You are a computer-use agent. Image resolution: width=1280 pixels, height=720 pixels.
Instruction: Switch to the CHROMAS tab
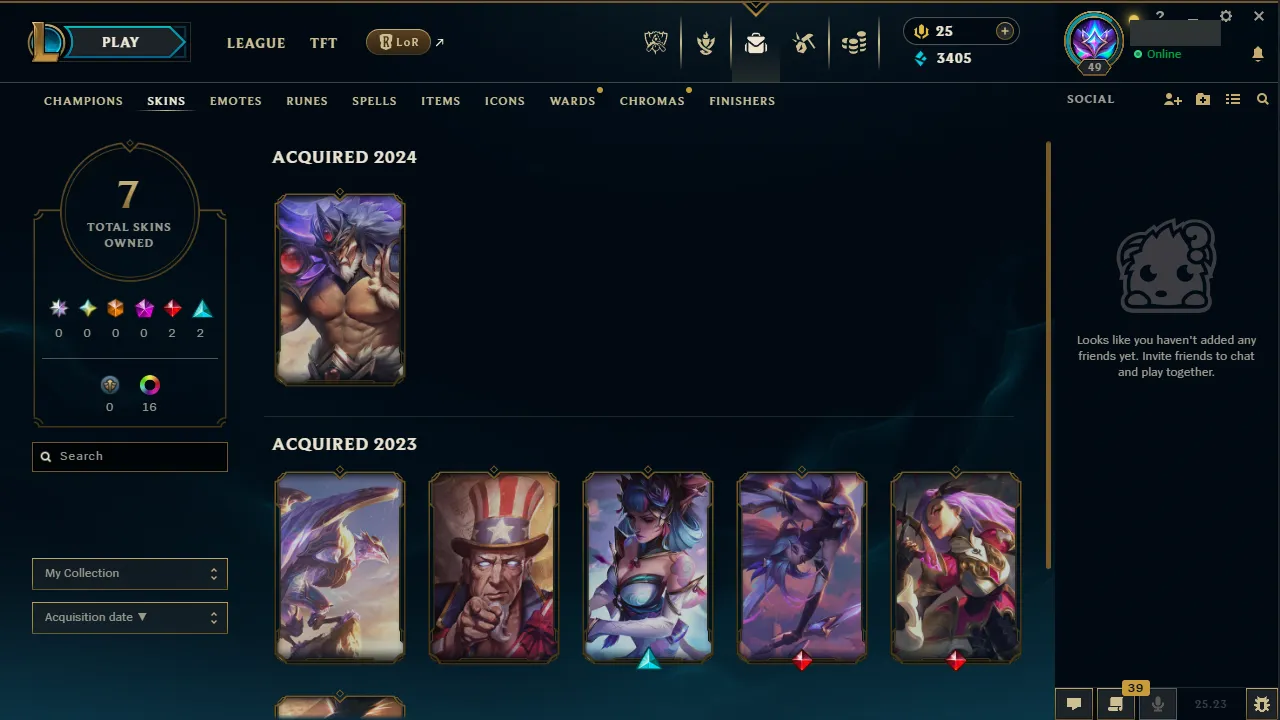(652, 100)
